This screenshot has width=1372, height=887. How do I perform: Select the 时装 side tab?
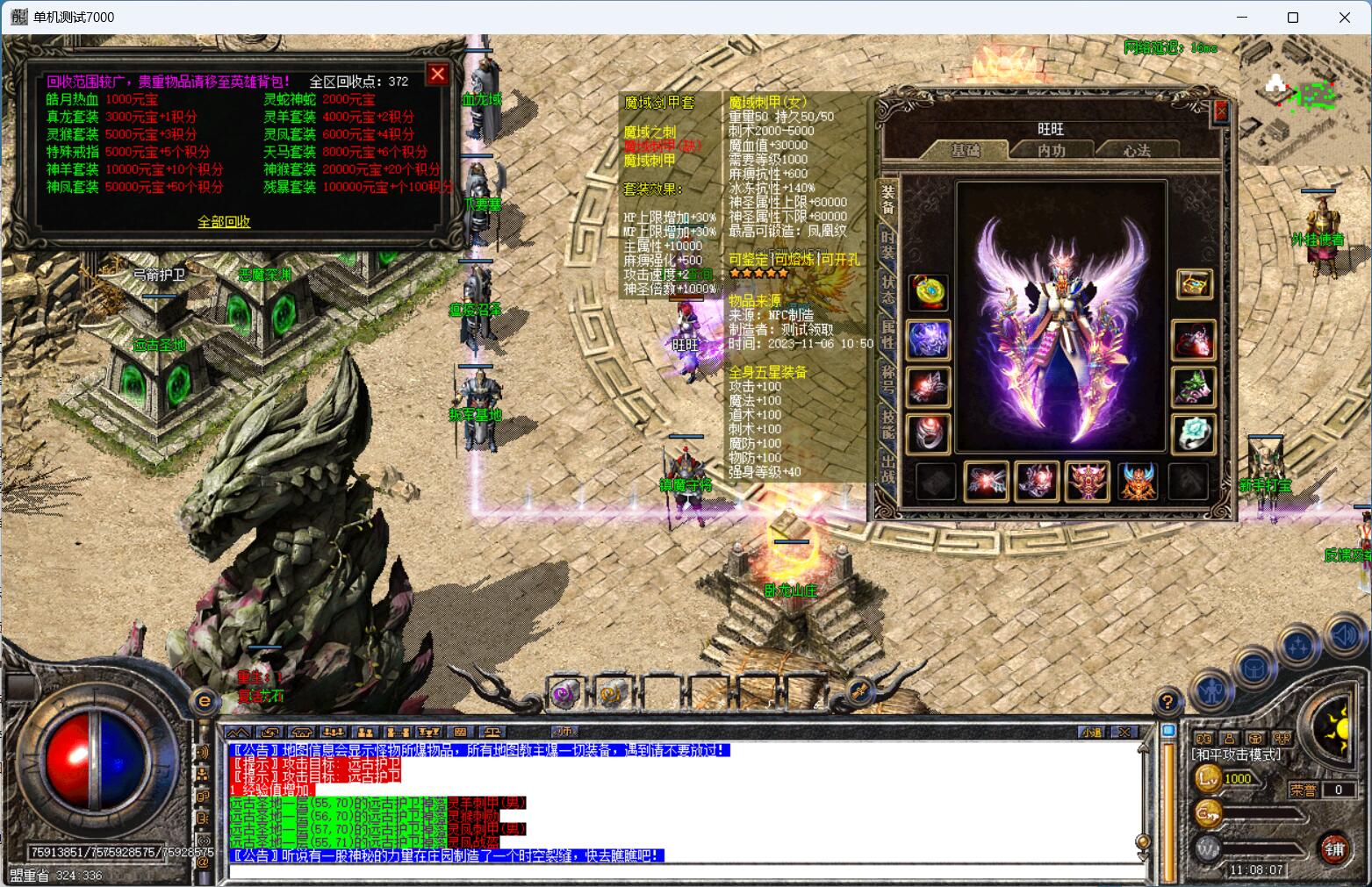888,243
